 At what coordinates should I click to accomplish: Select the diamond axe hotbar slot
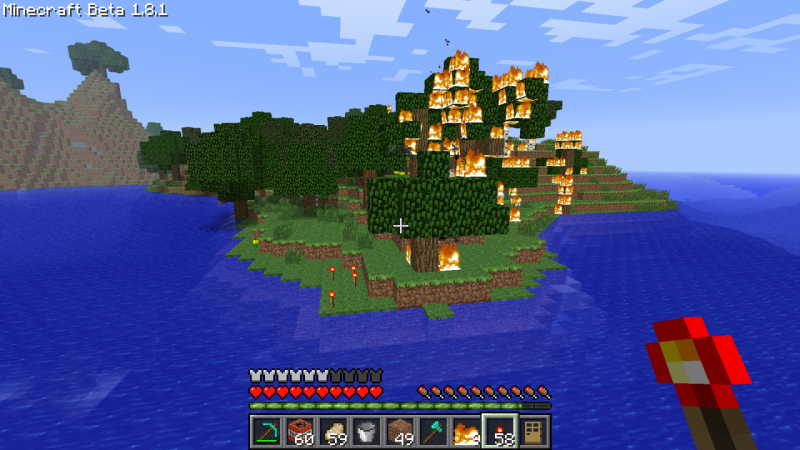pos(433,431)
